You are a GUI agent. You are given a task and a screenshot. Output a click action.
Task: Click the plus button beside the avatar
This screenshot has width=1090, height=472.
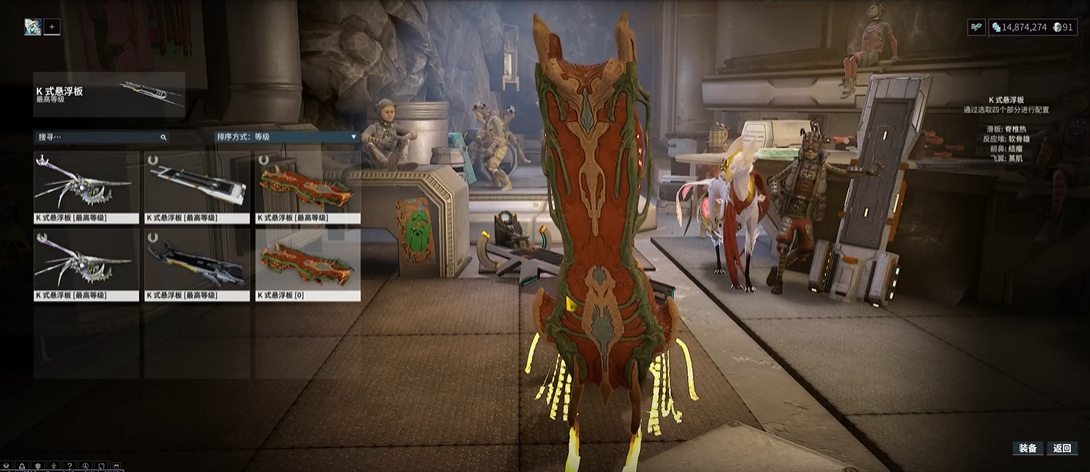[52, 27]
